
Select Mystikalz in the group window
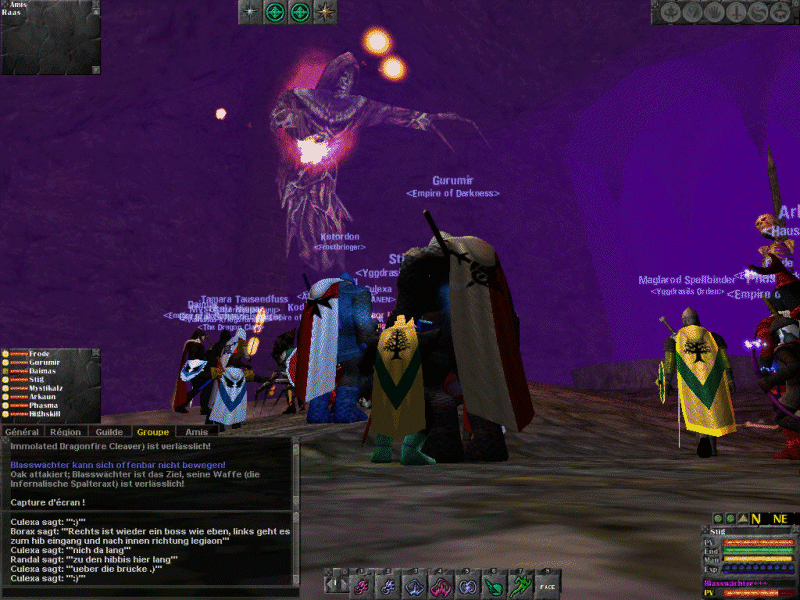pos(46,388)
